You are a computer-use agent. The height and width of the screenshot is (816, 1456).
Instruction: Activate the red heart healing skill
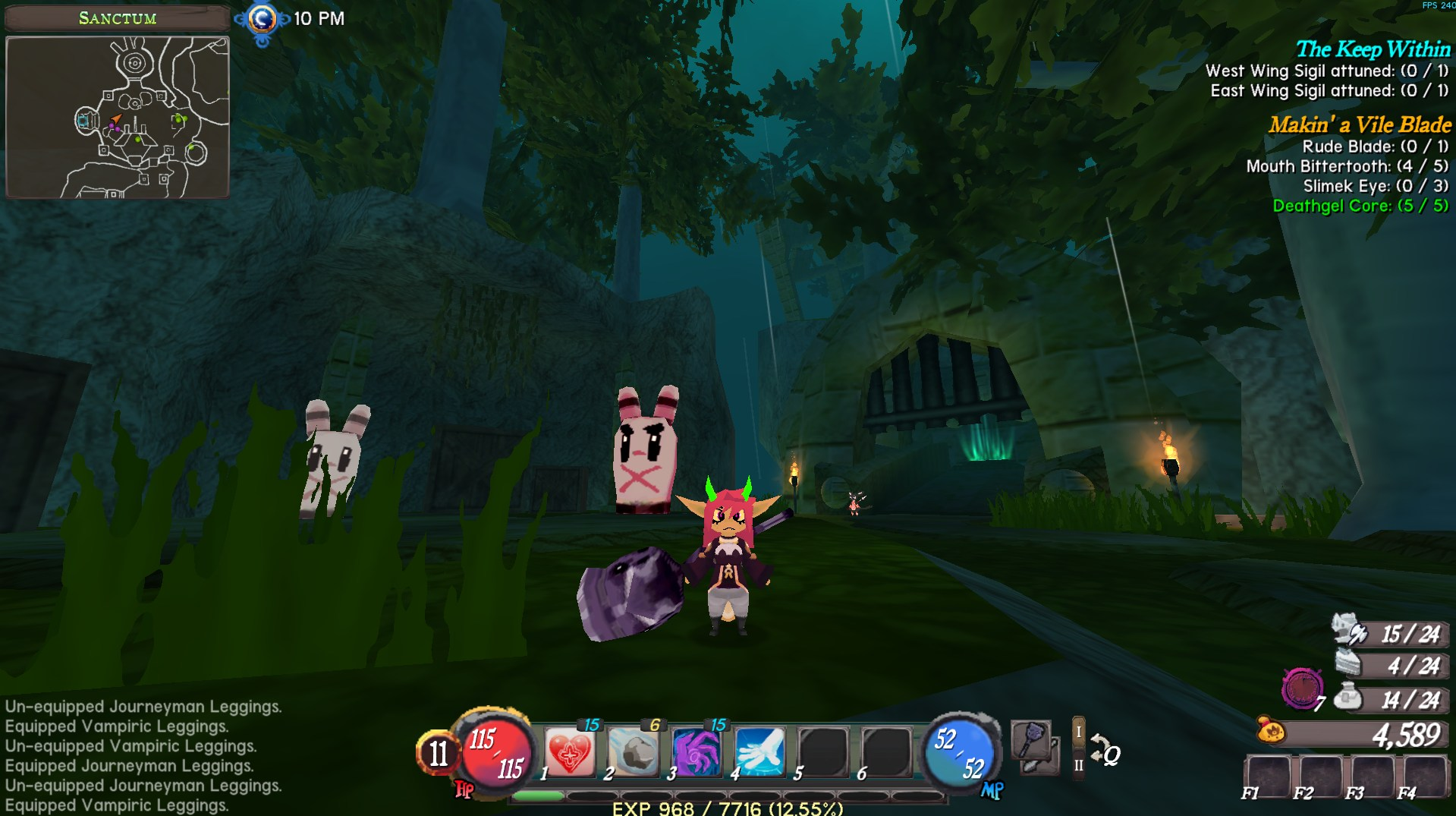(x=571, y=751)
